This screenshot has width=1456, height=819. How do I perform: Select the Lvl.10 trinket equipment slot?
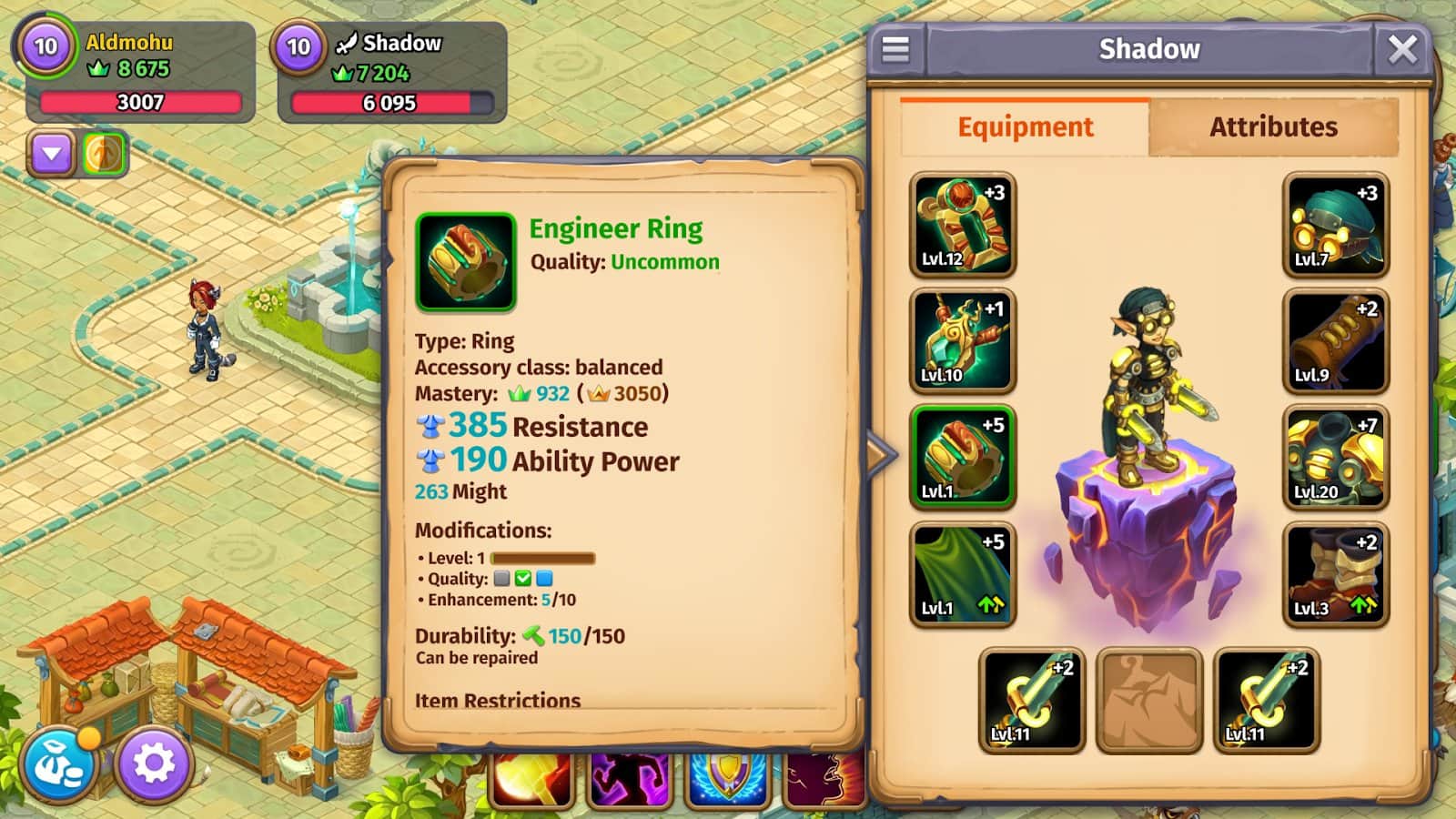point(962,340)
